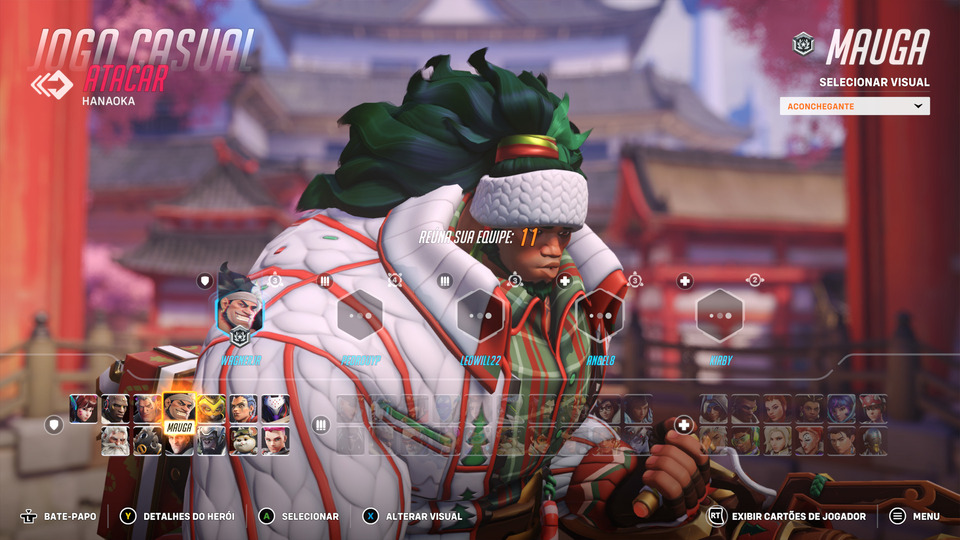Choose Doomfist from the tank roster
The width and height of the screenshot is (960, 540).
pyautogui.click(x=116, y=409)
